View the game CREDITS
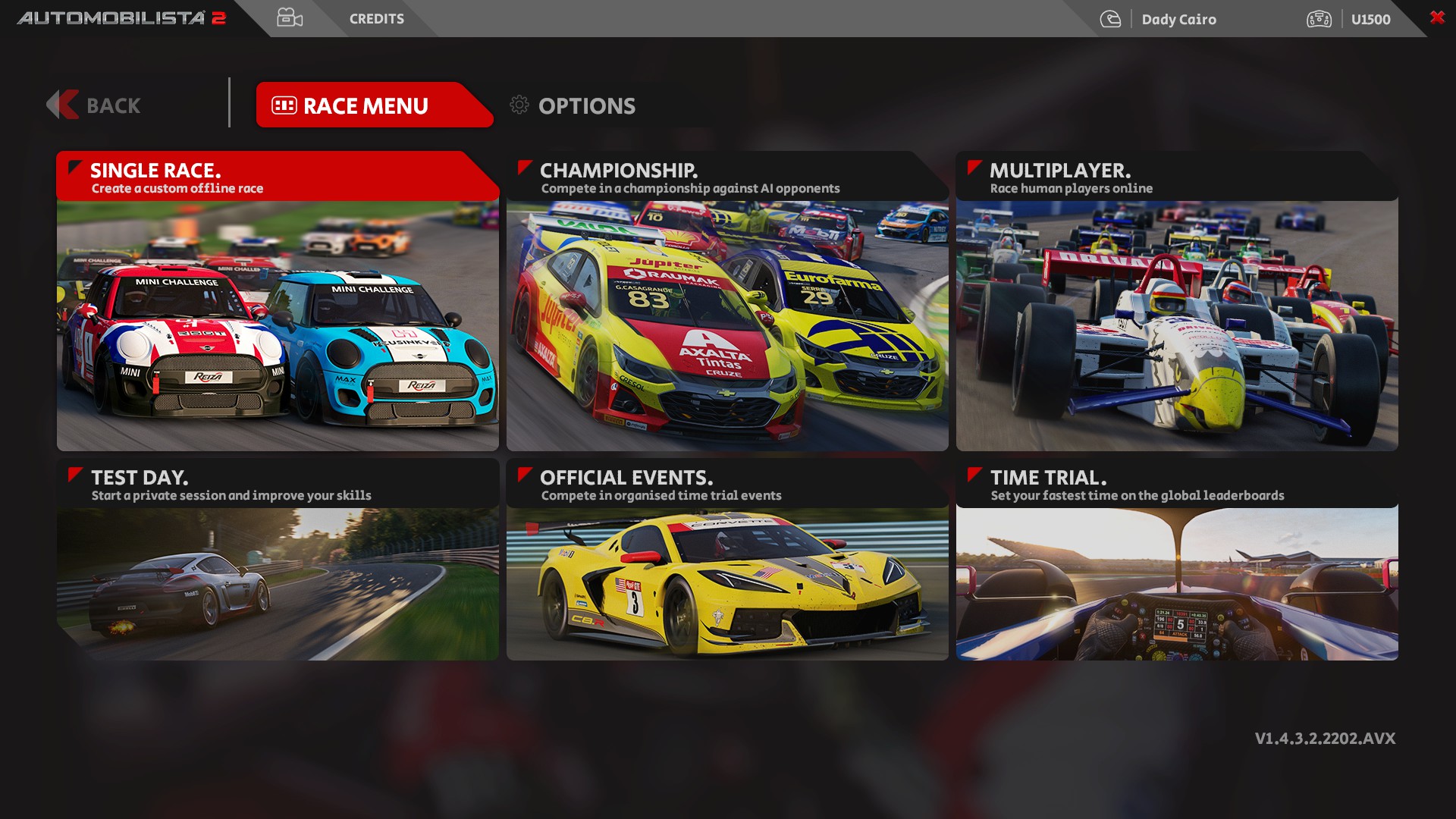 pyautogui.click(x=376, y=19)
